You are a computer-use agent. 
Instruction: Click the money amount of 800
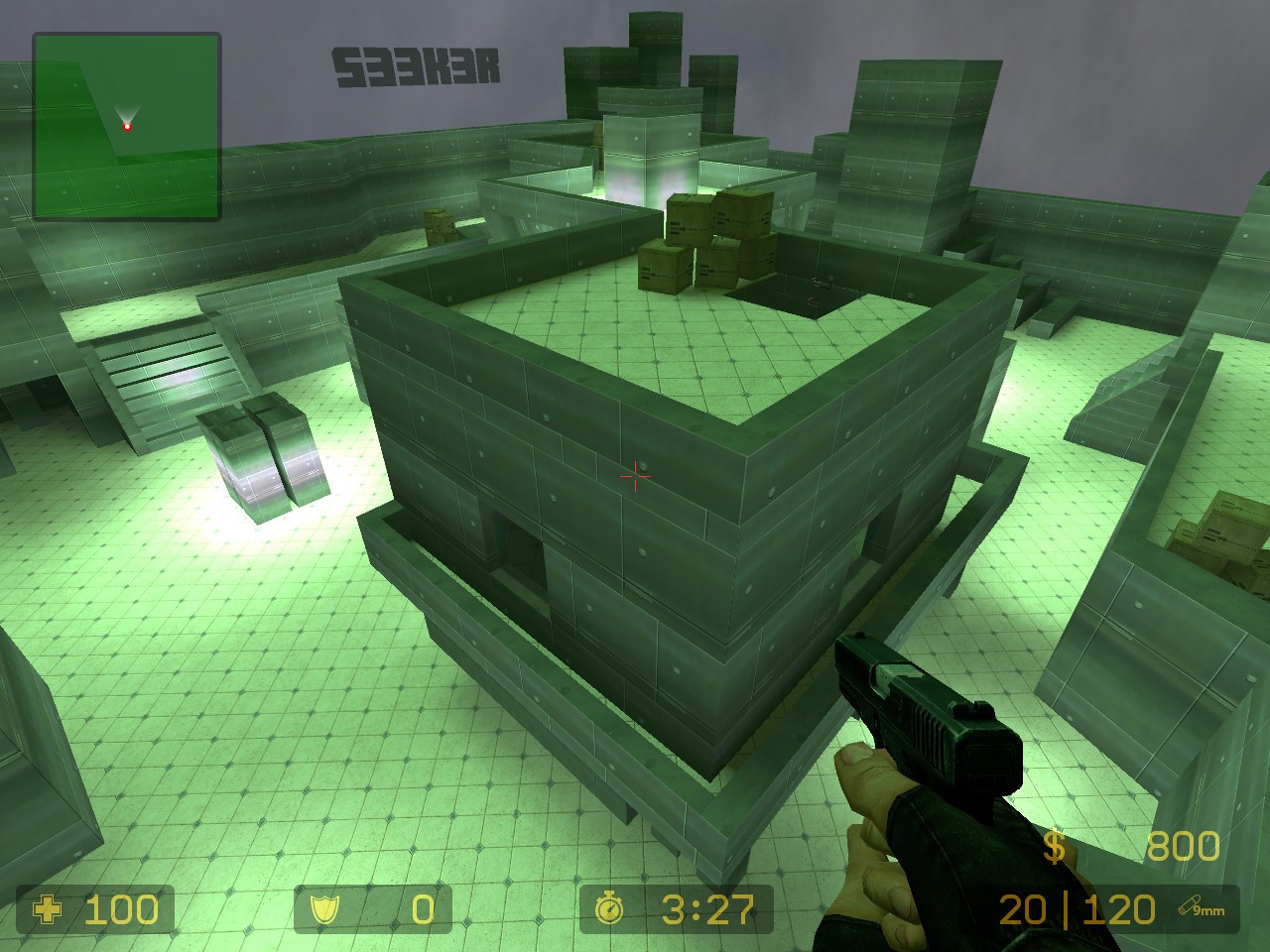tap(1183, 847)
